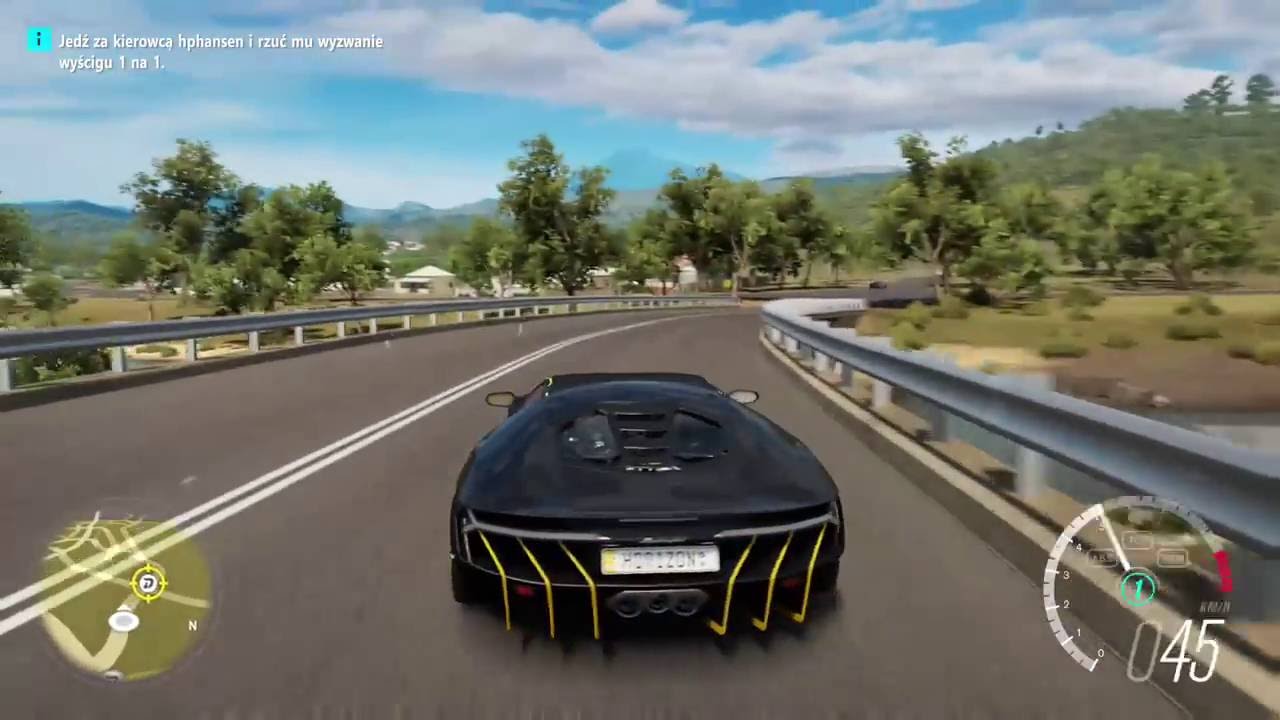Click the green gear indicator showing 1

[1139, 586]
